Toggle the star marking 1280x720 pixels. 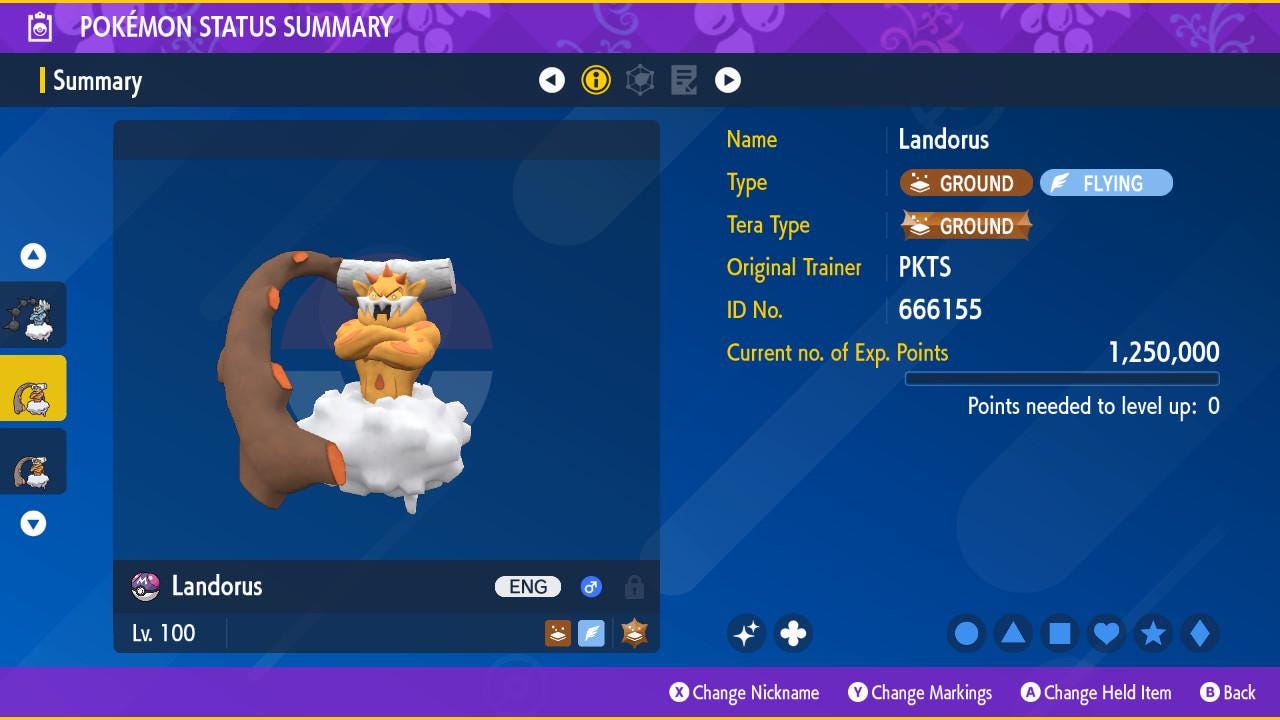[x=1153, y=633]
